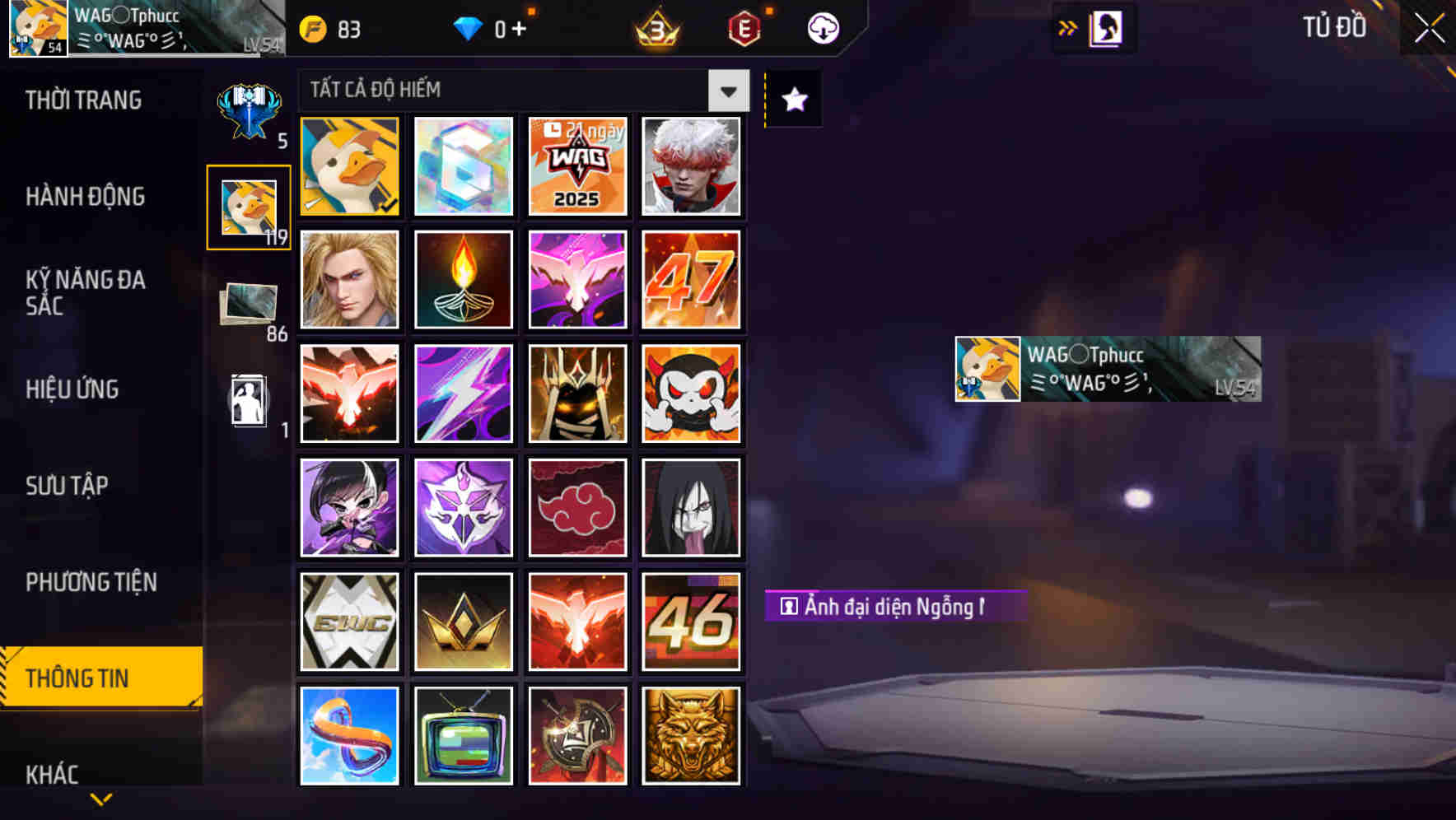Click the Ảnh đại diện Ngỗng label
Screen dimensions: 1456x820
pyautogui.click(x=894, y=606)
